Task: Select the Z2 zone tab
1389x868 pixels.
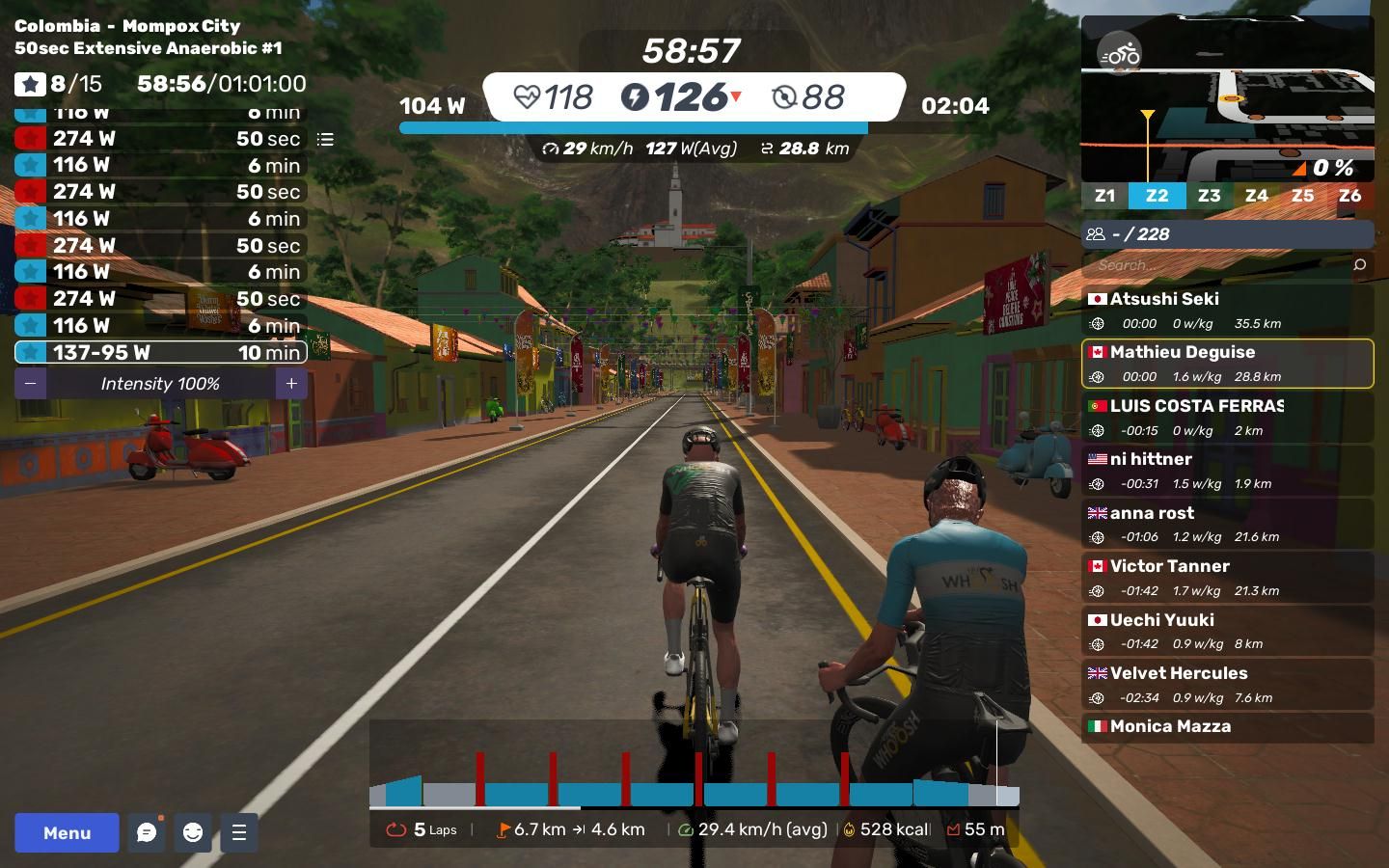Action: [x=1157, y=196]
